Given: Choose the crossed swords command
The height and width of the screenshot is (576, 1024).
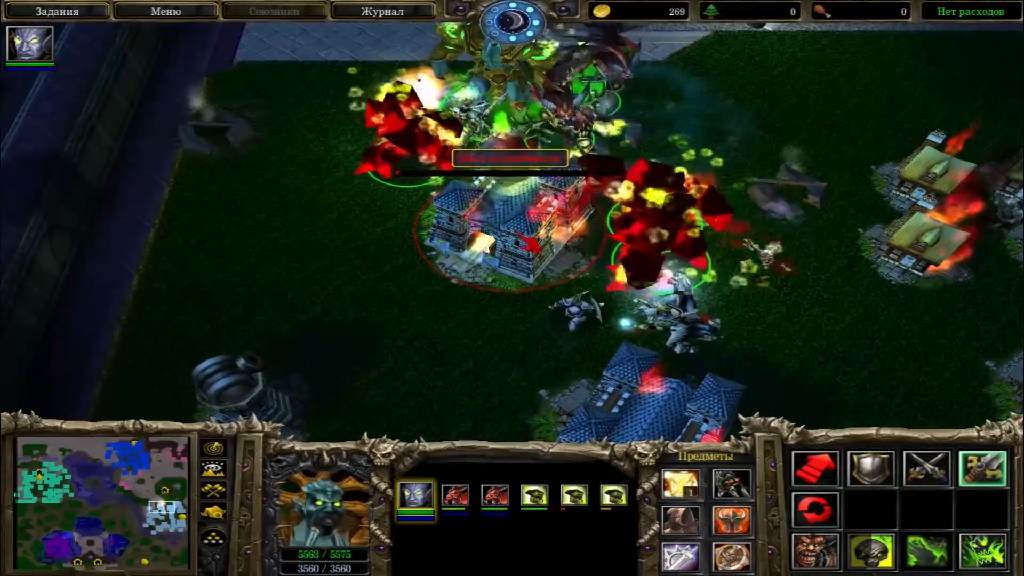Looking at the screenshot, I should click(927, 468).
